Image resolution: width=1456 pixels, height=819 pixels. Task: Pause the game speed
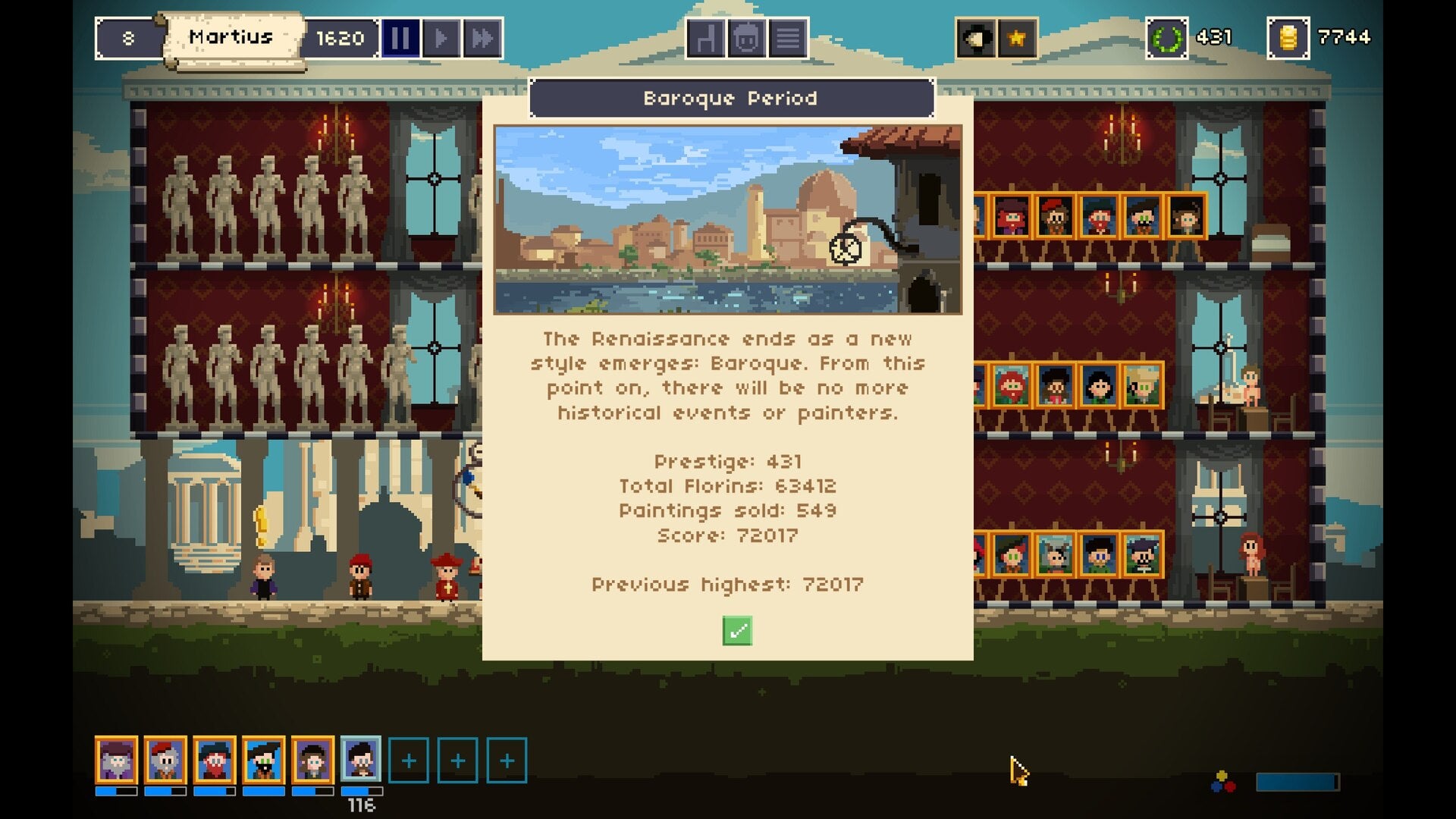(400, 38)
